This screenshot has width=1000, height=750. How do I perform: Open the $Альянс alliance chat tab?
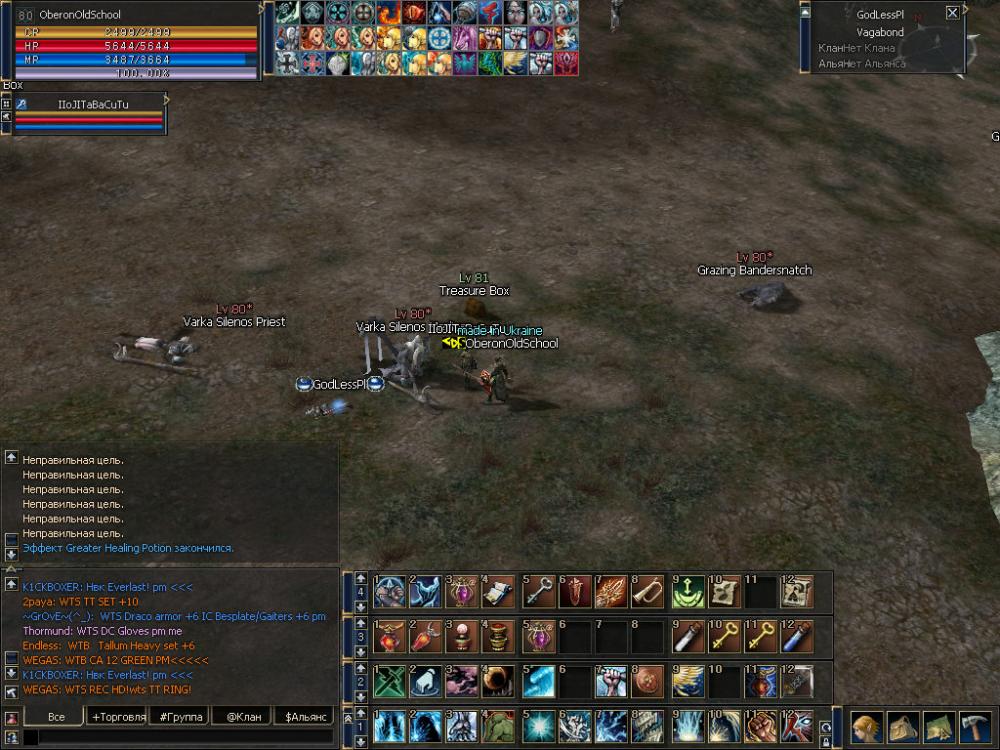[x=304, y=717]
